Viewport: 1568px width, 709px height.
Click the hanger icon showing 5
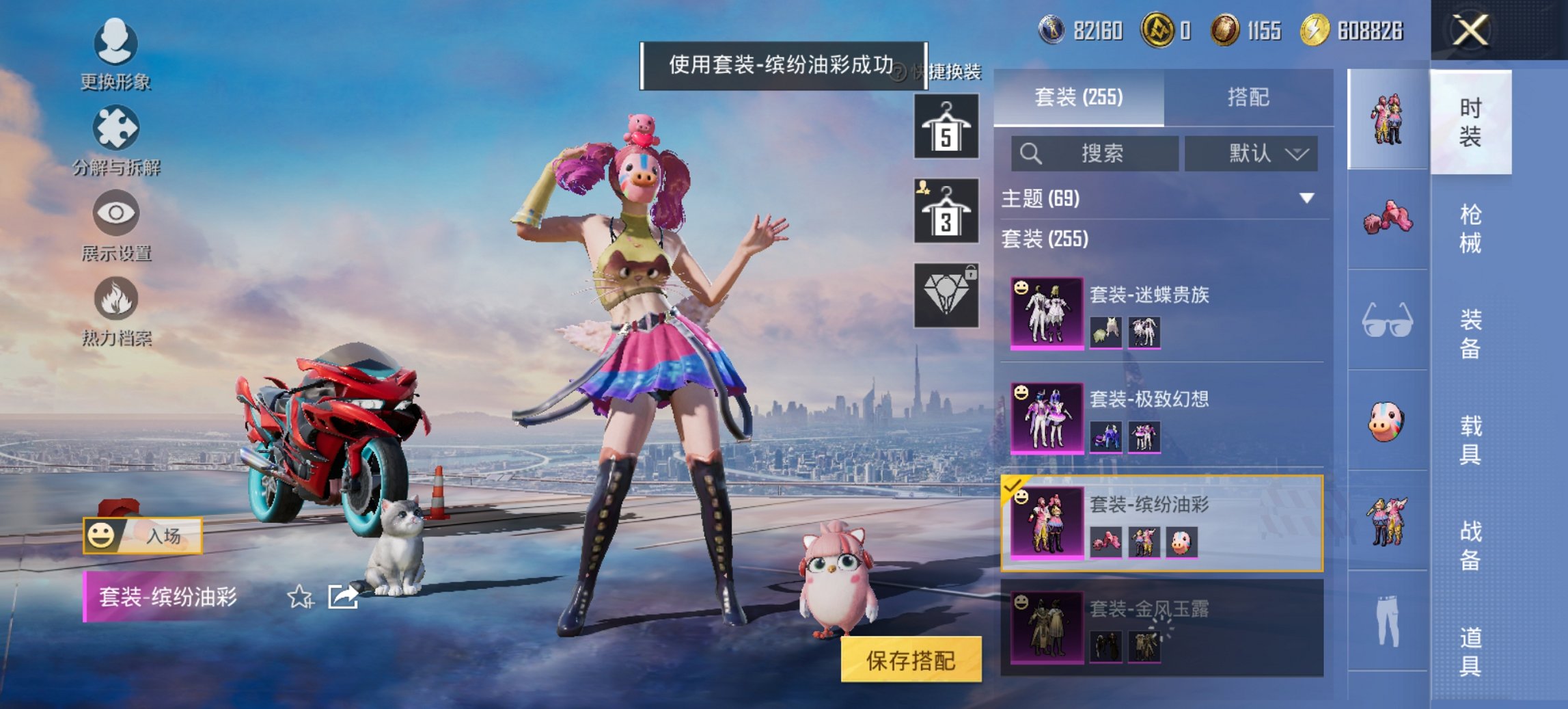click(946, 127)
